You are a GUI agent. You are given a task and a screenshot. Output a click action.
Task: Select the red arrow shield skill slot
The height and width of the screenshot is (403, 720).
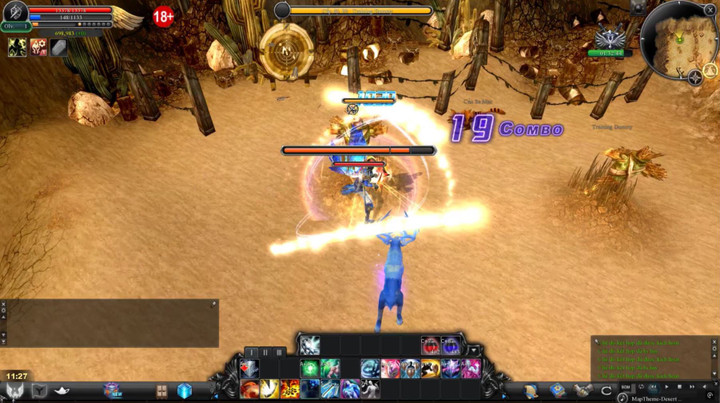coord(250,369)
